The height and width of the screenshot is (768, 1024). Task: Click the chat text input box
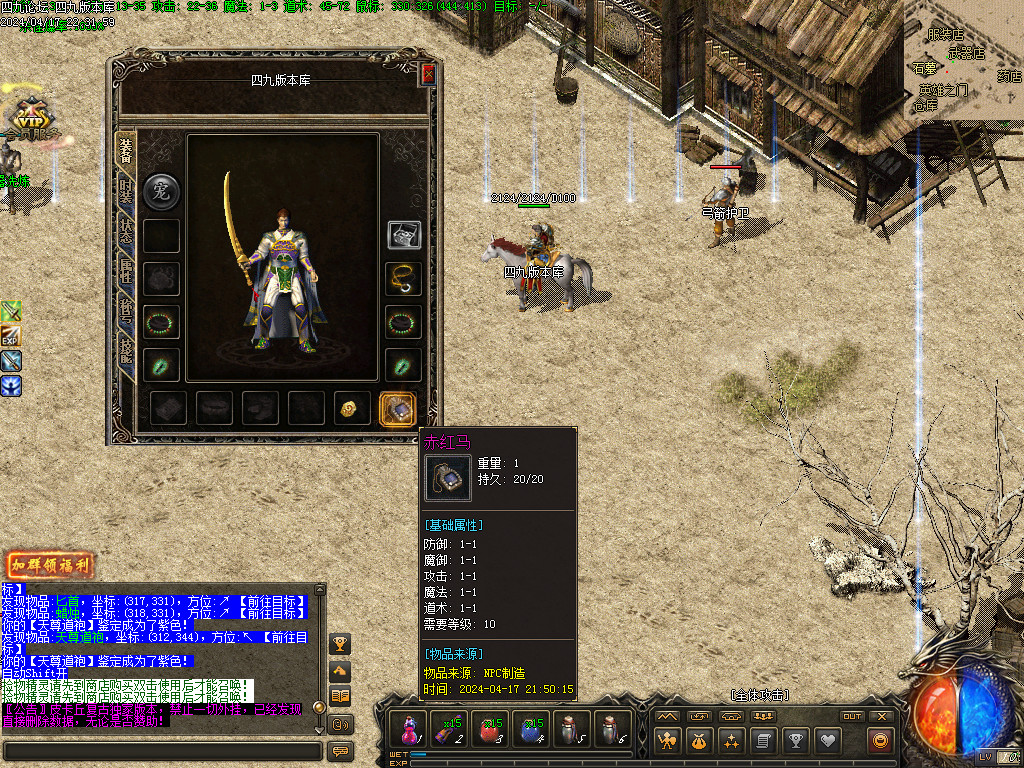coord(162,751)
